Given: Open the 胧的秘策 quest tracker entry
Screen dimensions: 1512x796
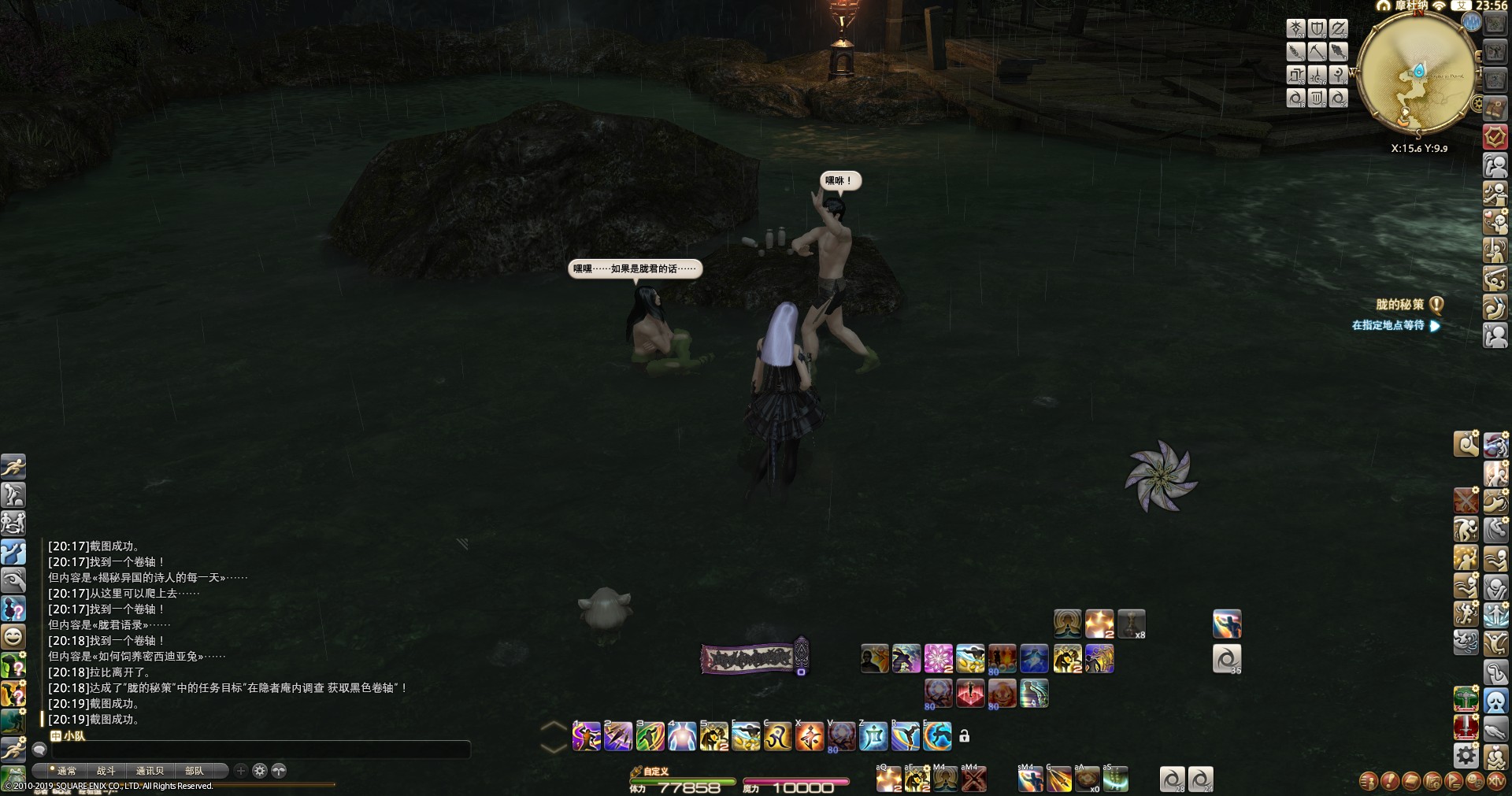Looking at the screenshot, I should (1399, 305).
